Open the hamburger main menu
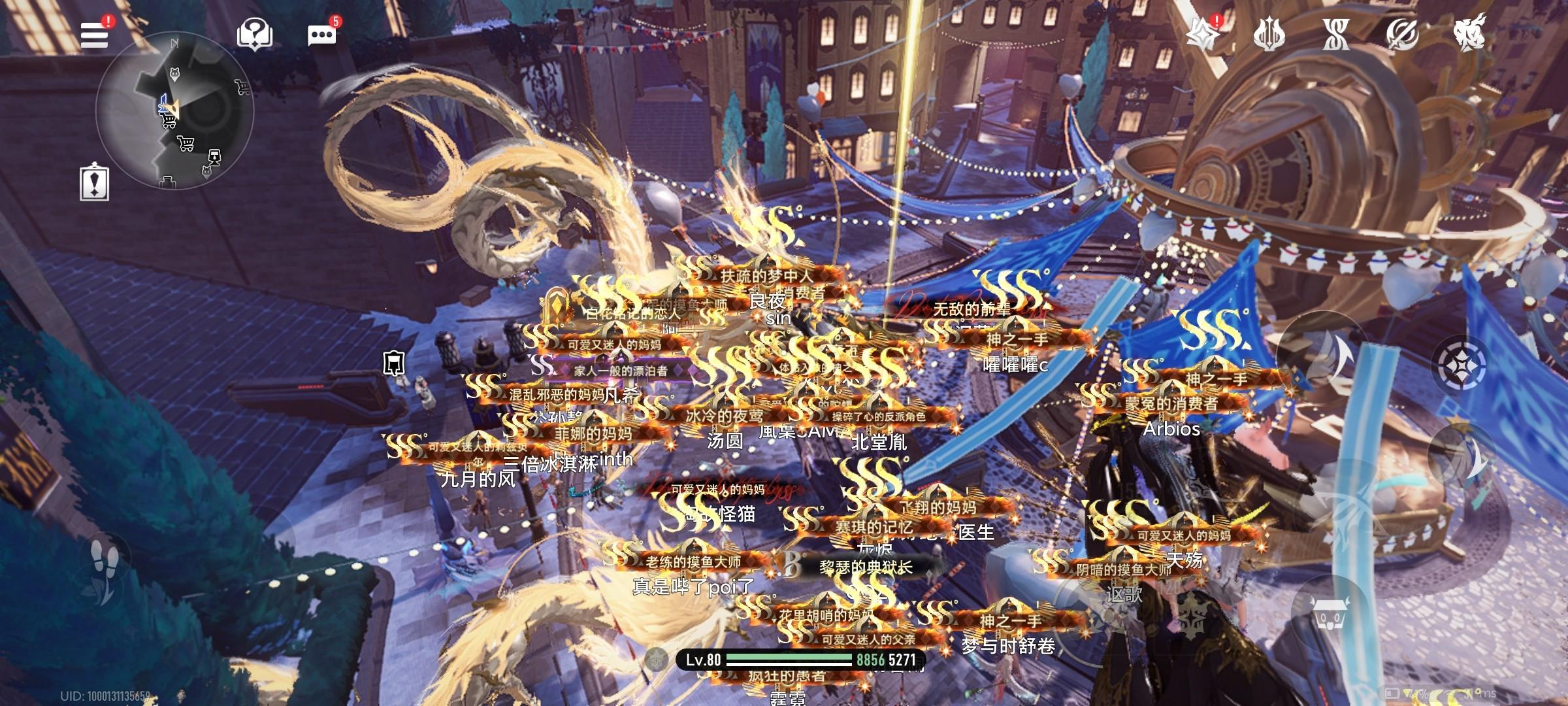This screenshot has width=1568, height=706. pos(94,34)
